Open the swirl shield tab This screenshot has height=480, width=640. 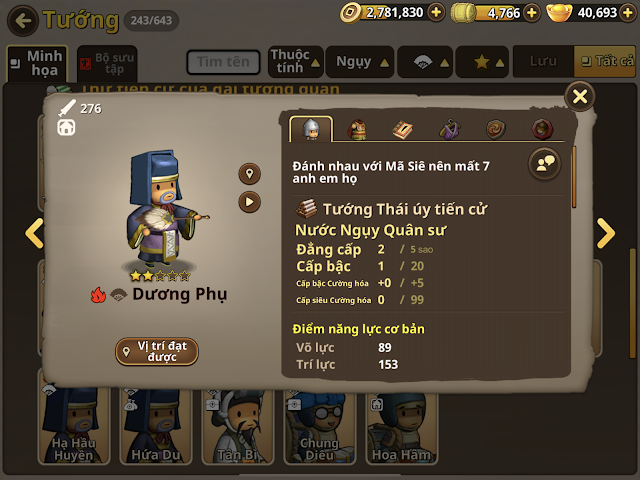click(495, 129)
